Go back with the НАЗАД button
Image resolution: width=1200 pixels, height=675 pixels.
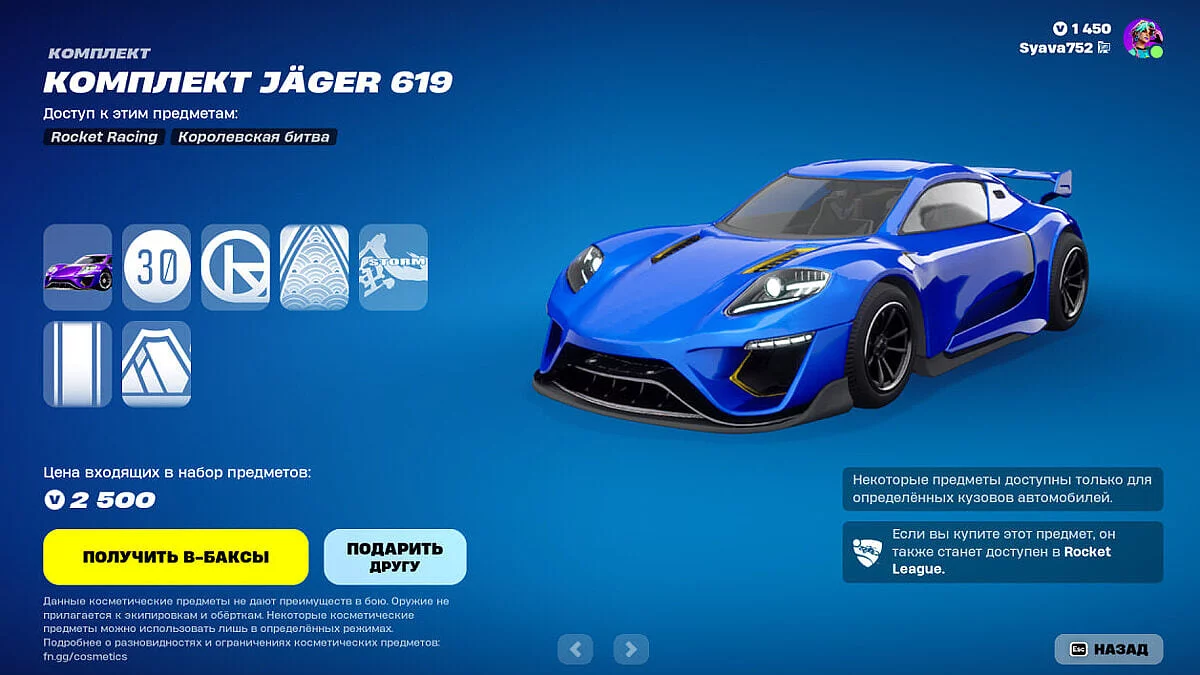[x=1109, y=649]
